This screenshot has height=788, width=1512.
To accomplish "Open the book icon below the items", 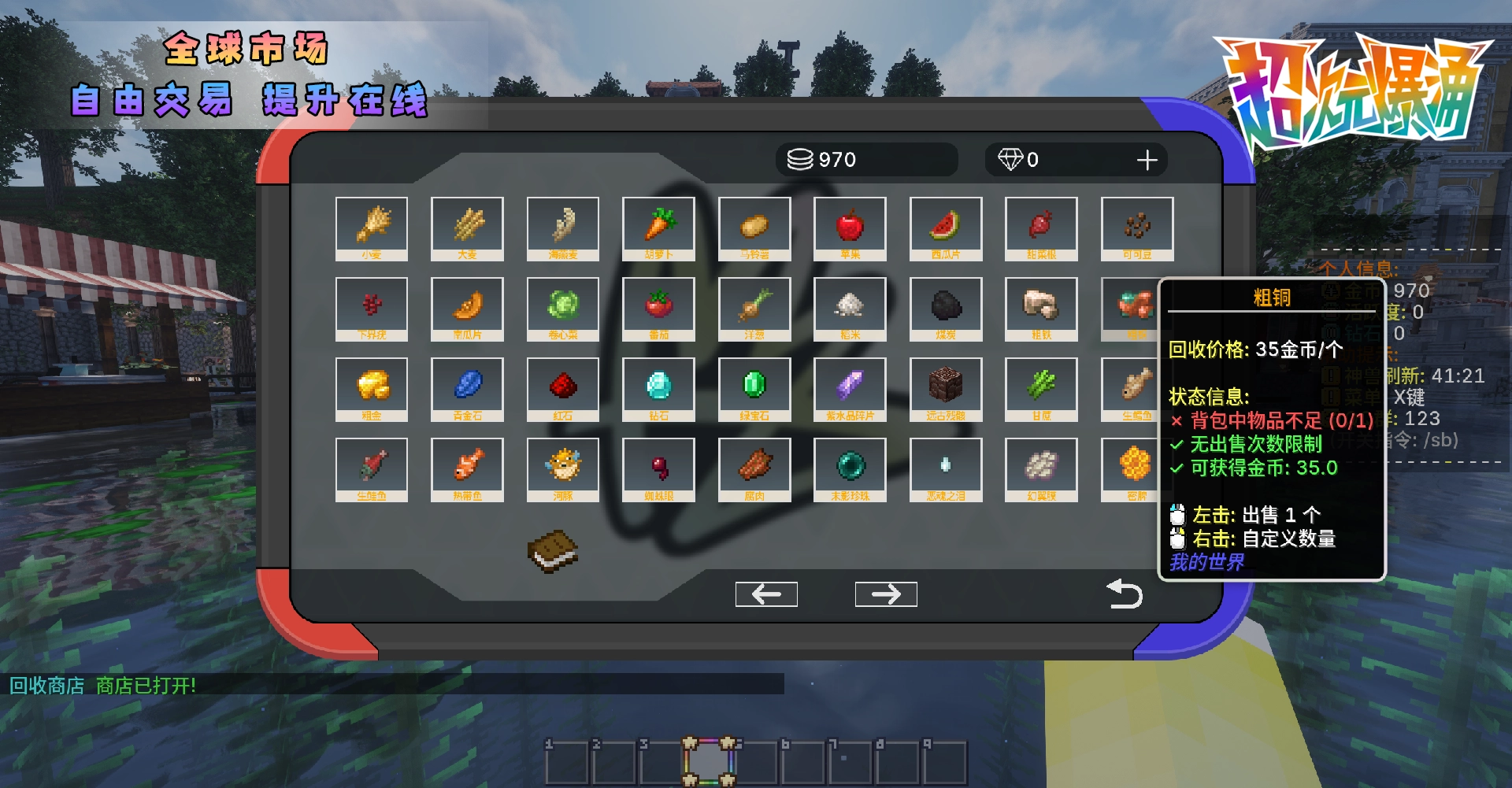I will [x=552, y=550].
